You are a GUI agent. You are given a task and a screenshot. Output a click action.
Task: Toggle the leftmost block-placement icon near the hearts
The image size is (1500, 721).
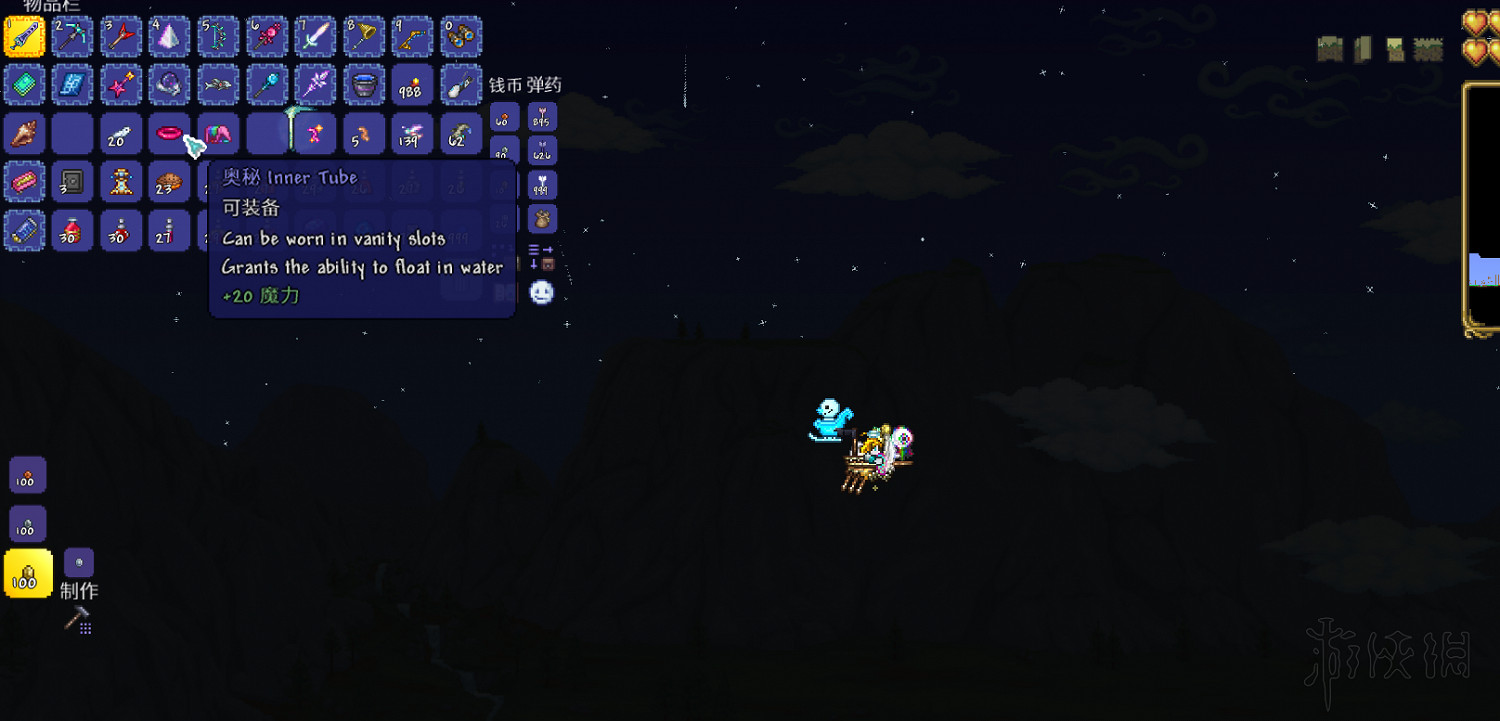1330,47
